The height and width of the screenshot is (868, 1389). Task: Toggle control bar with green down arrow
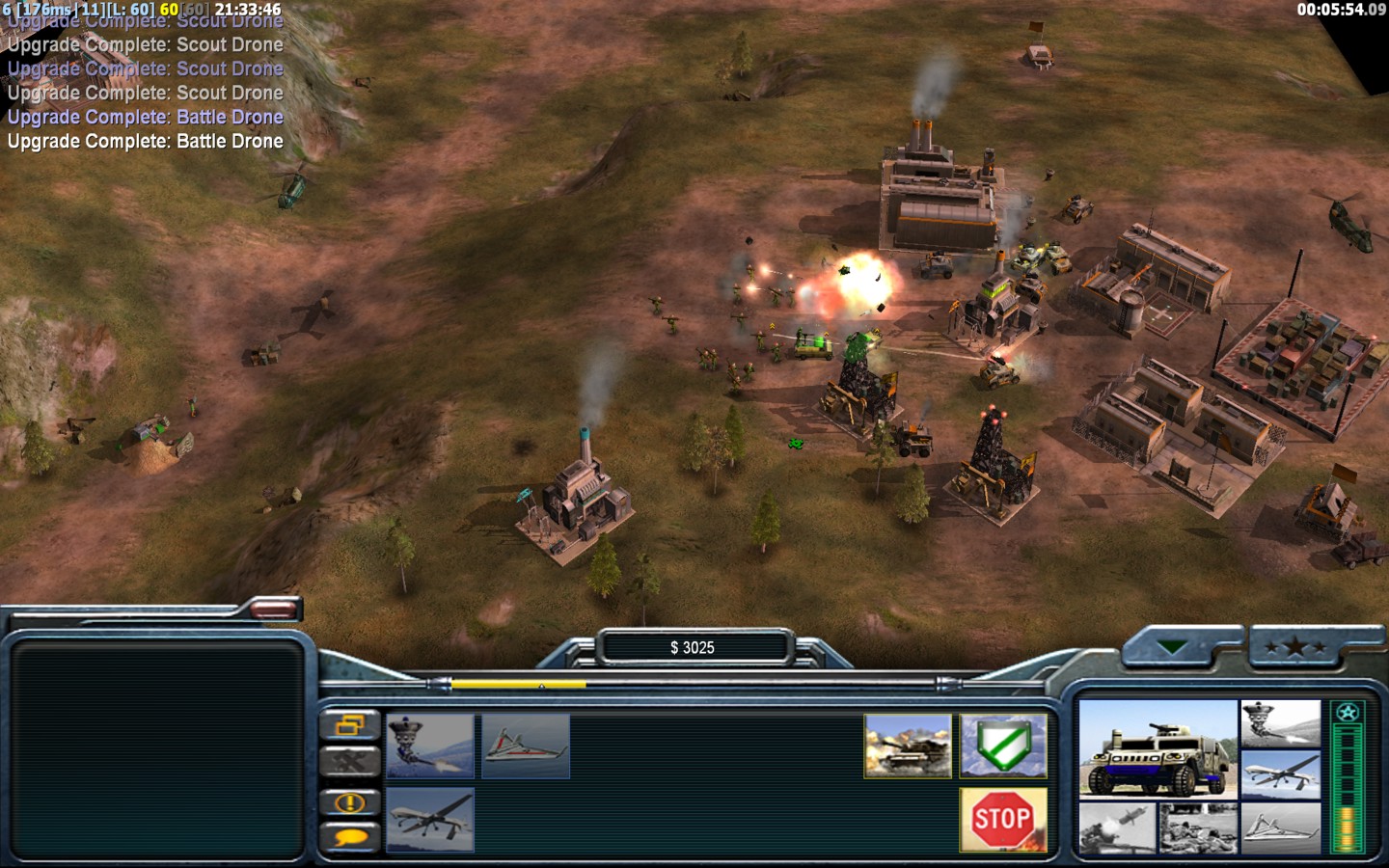[x=1172, y=647]
